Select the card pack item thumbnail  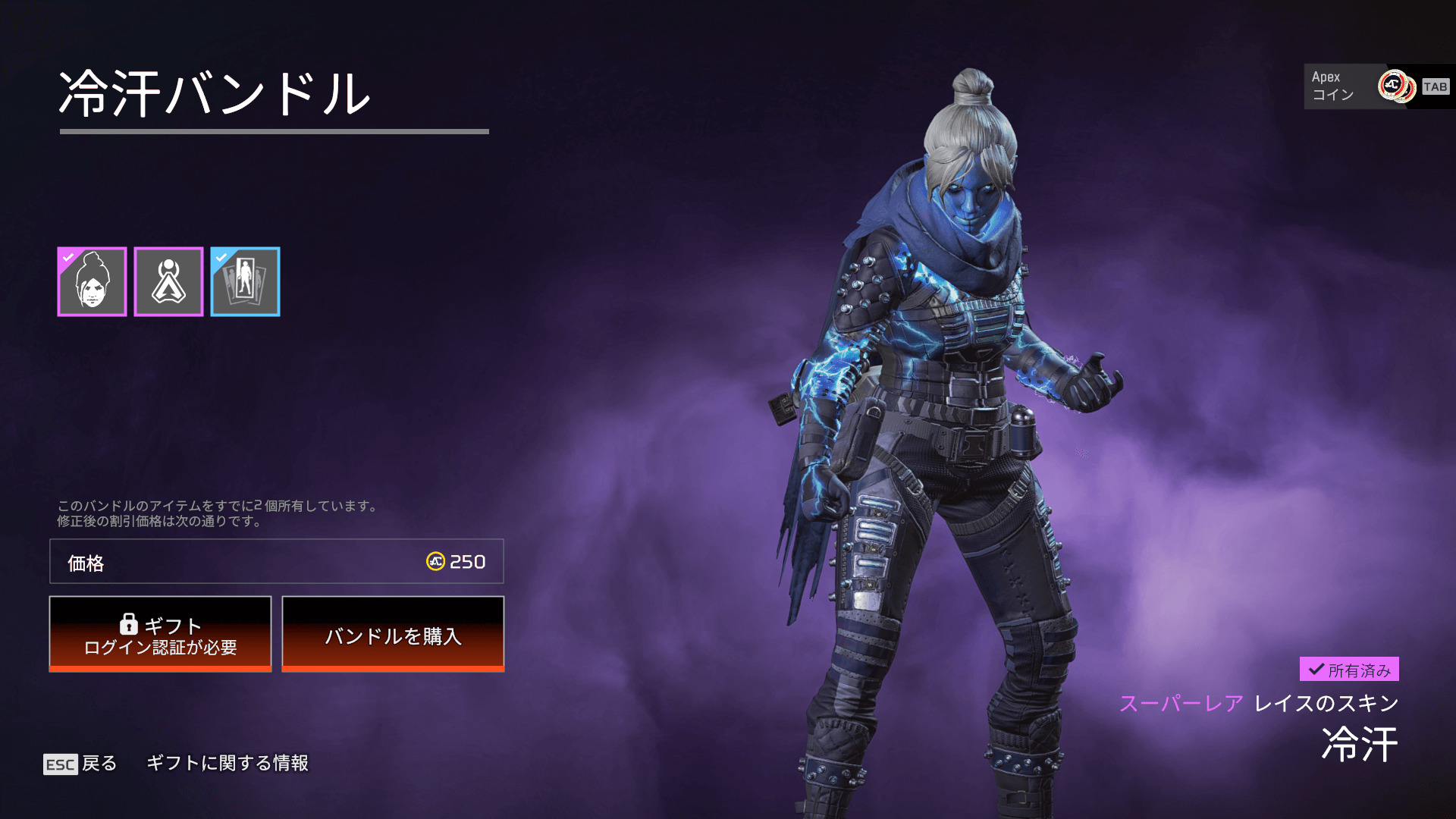click(x=245, y=281)
